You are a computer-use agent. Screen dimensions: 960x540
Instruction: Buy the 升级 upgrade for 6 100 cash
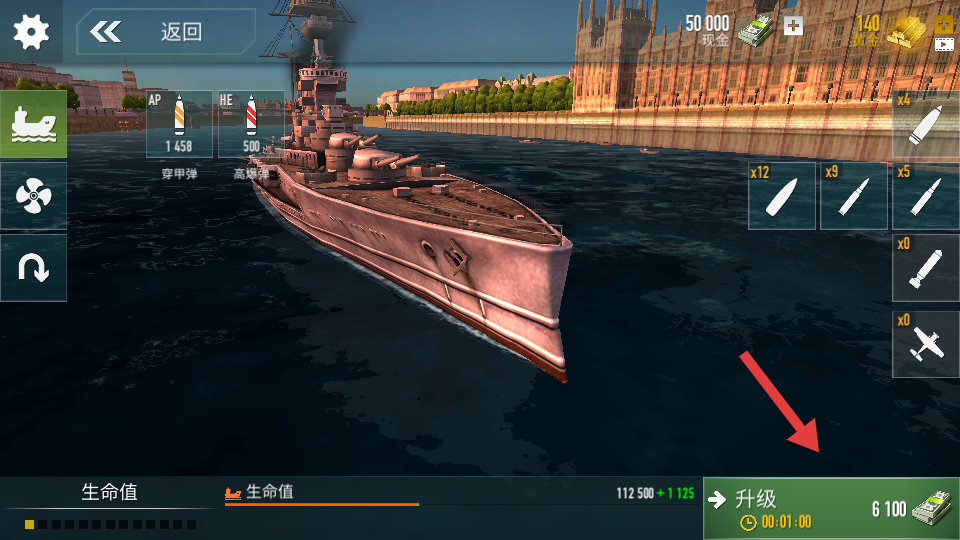pyautogui.click(x=831, y=508)
